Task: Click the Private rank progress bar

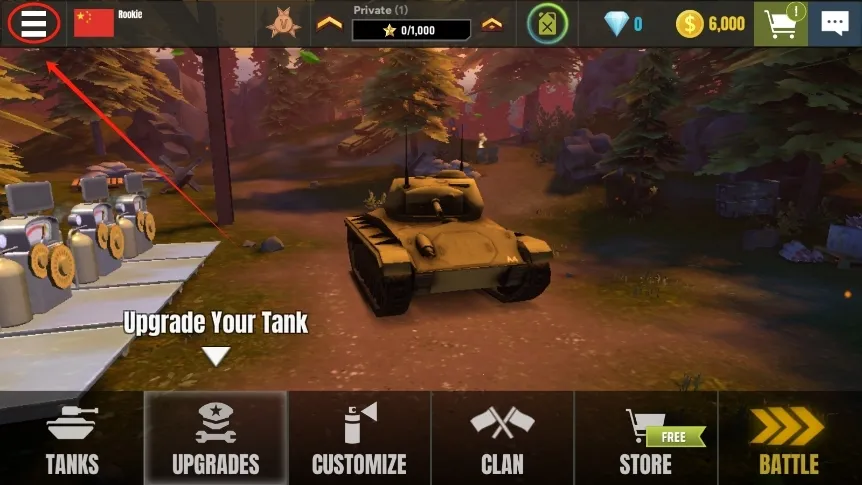Action: (x=411, y=30)
